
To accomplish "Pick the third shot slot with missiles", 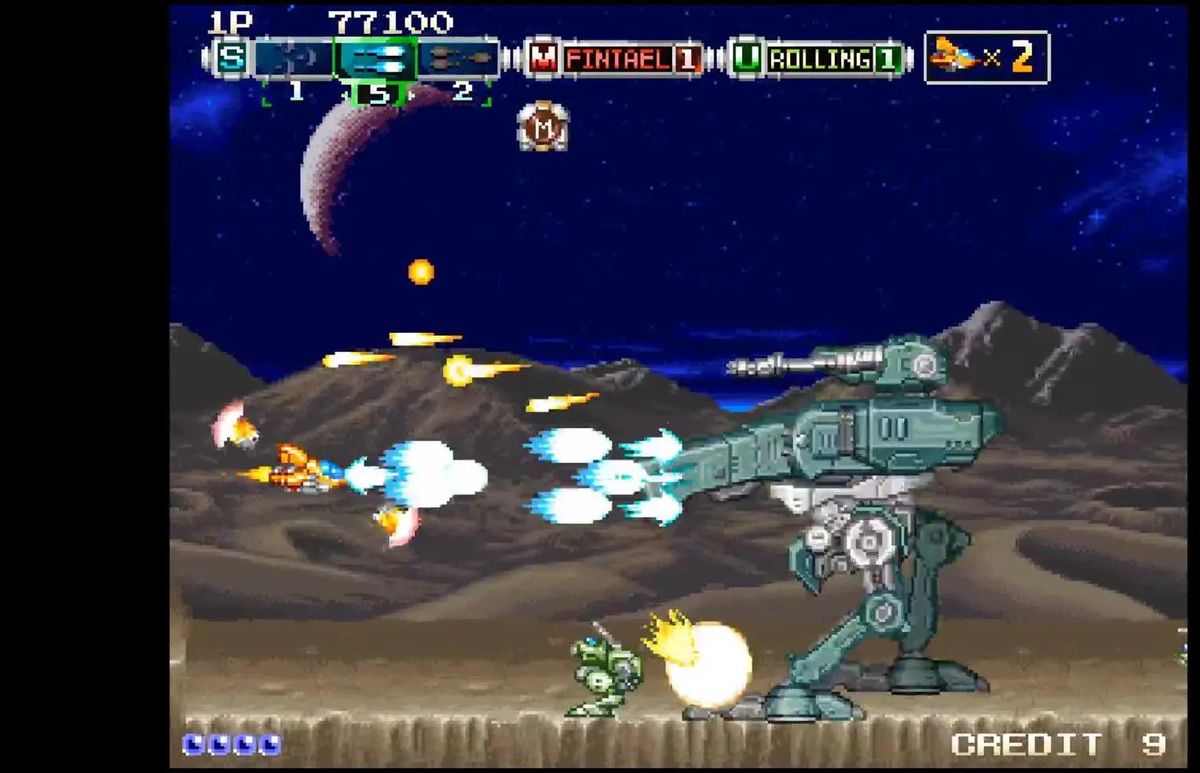I will click(x=458, y=57).
